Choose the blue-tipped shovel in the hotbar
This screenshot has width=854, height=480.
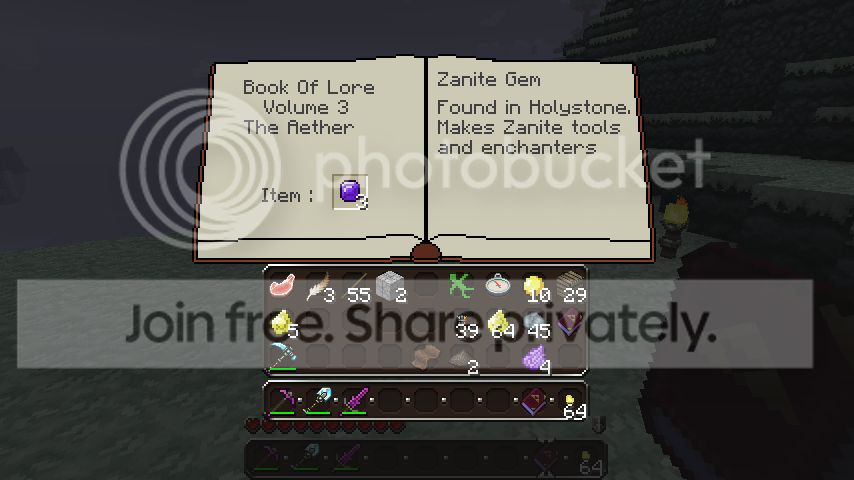click(x=318, y=400)
